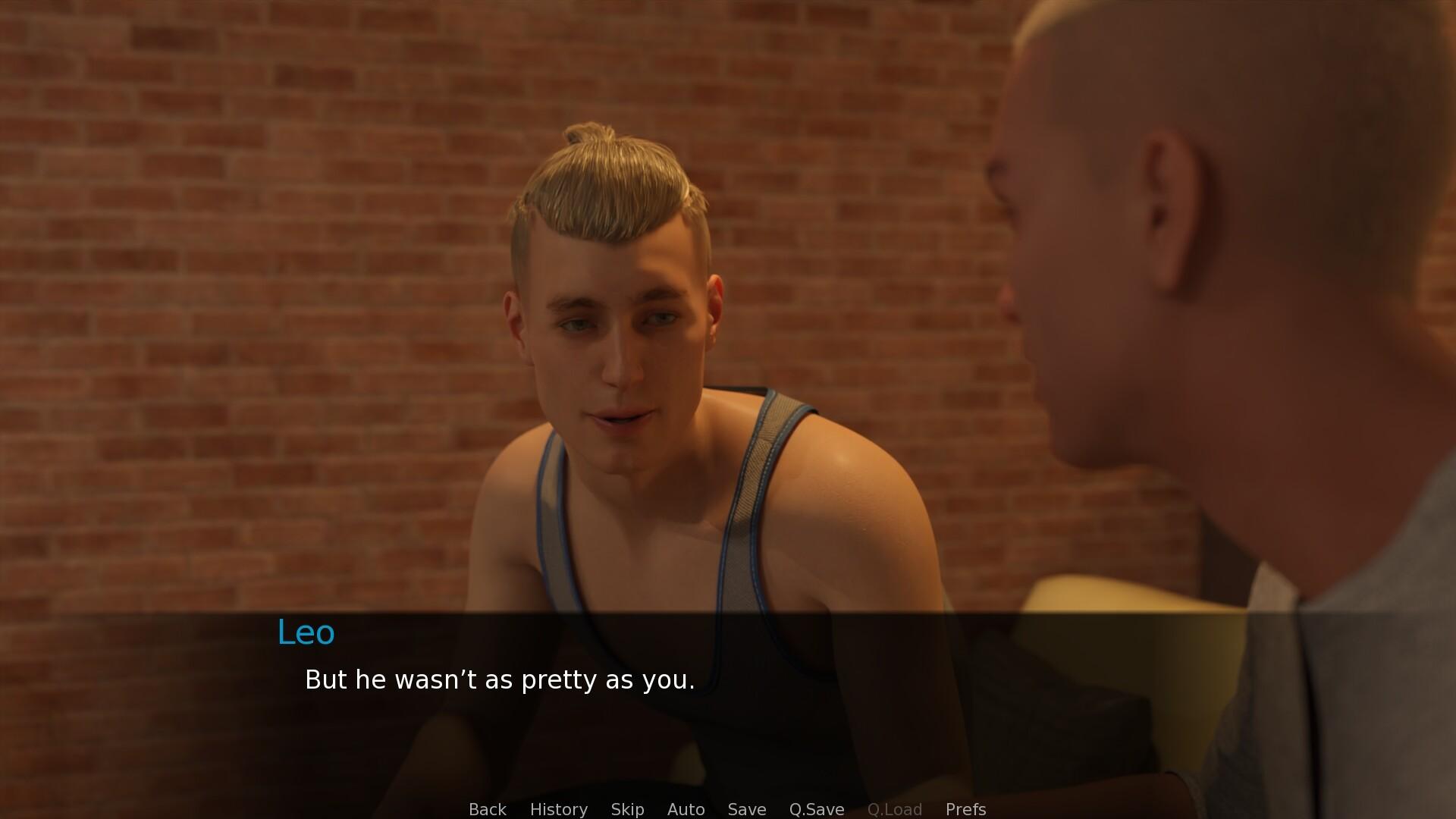1456x819 pixels.
Task: Click the grayed-out Q.Load option
Action: pyautogui.click(x=895, y=809)
